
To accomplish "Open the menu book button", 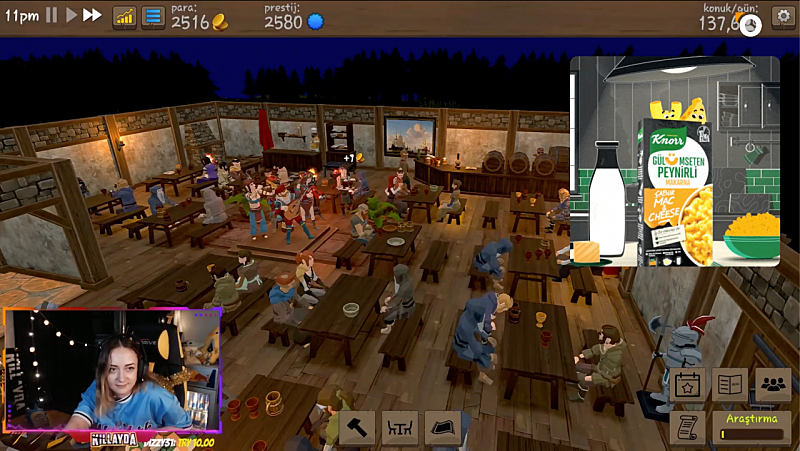I will click(730, 383).
